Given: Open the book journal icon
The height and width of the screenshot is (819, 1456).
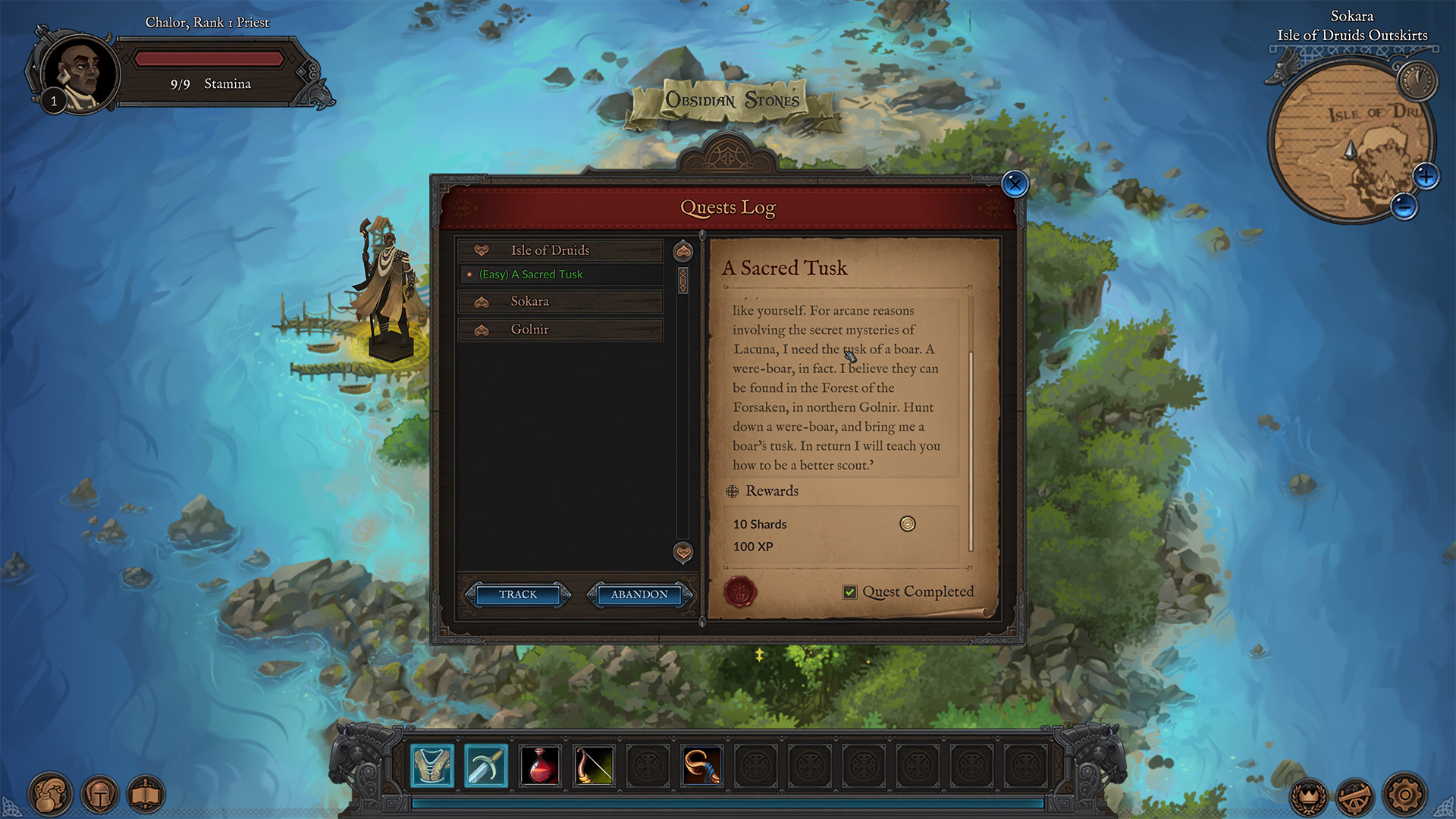Looking at the screenshot, I should (x=147, y=795).
